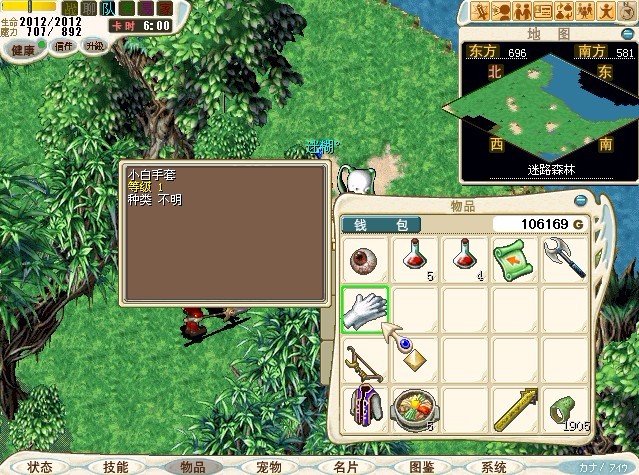
Task: Click the 迷路森林 minimap
Action: (538, 110)
